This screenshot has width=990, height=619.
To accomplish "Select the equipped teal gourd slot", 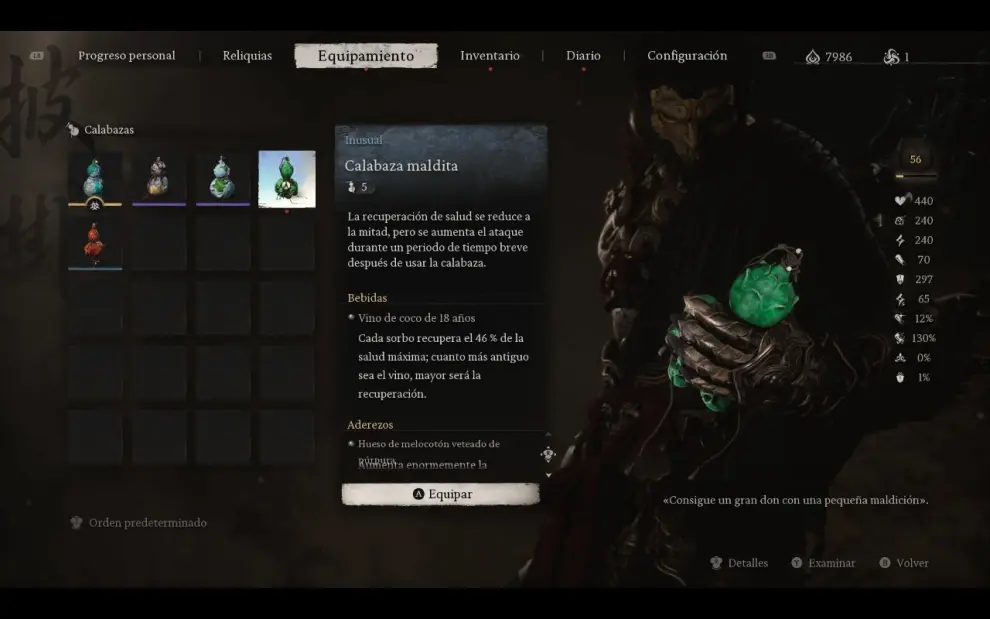I will [x=95, y=178].
